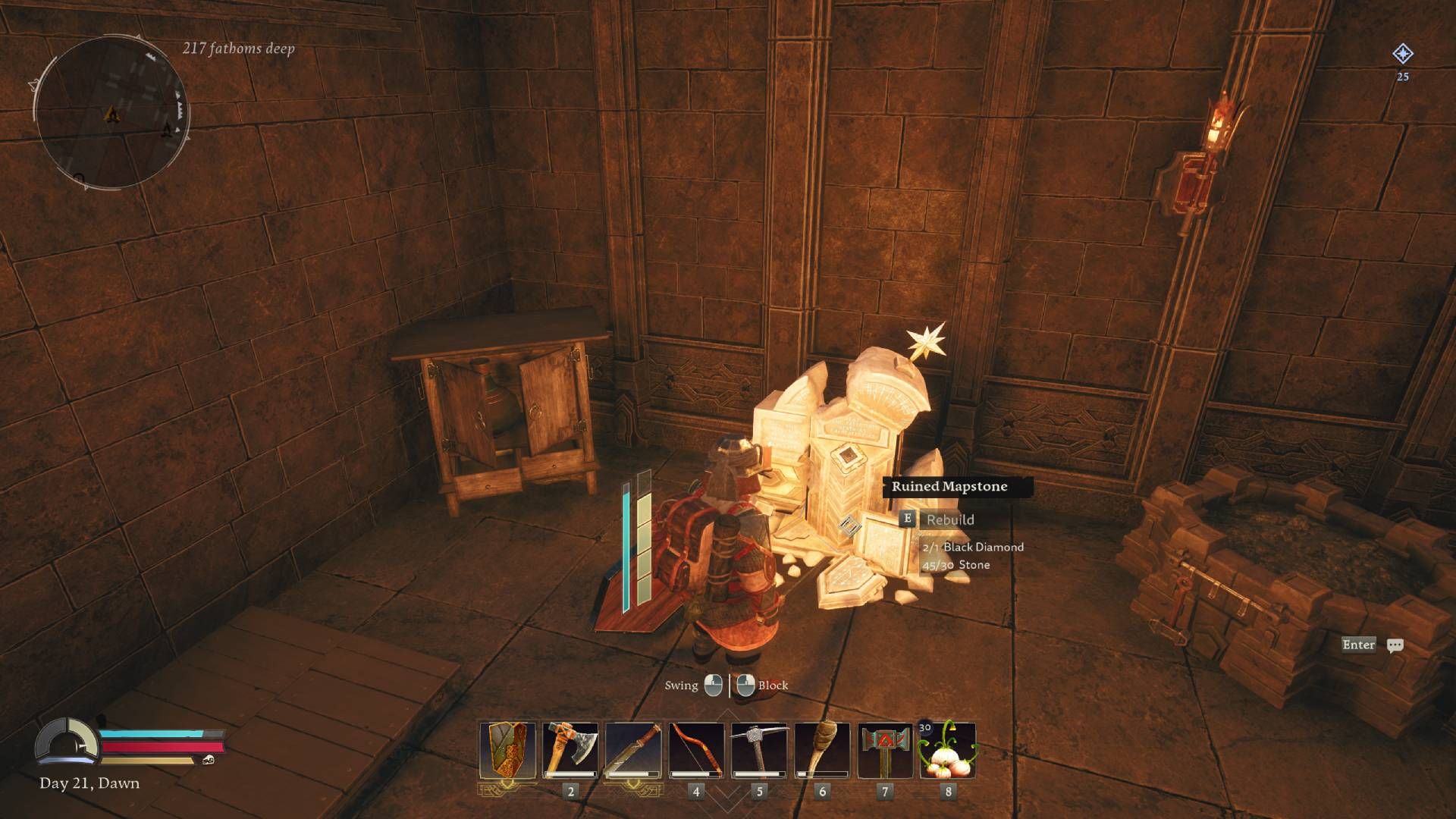Click the 217 fathoms deep indicator

click(237, 50)
